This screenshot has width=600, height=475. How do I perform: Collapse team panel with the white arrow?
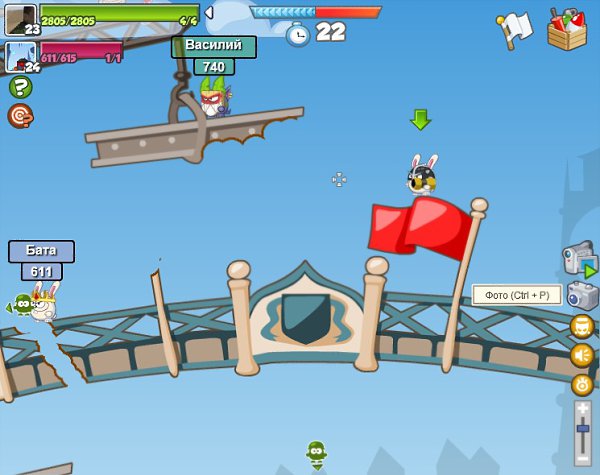[209, 12]
